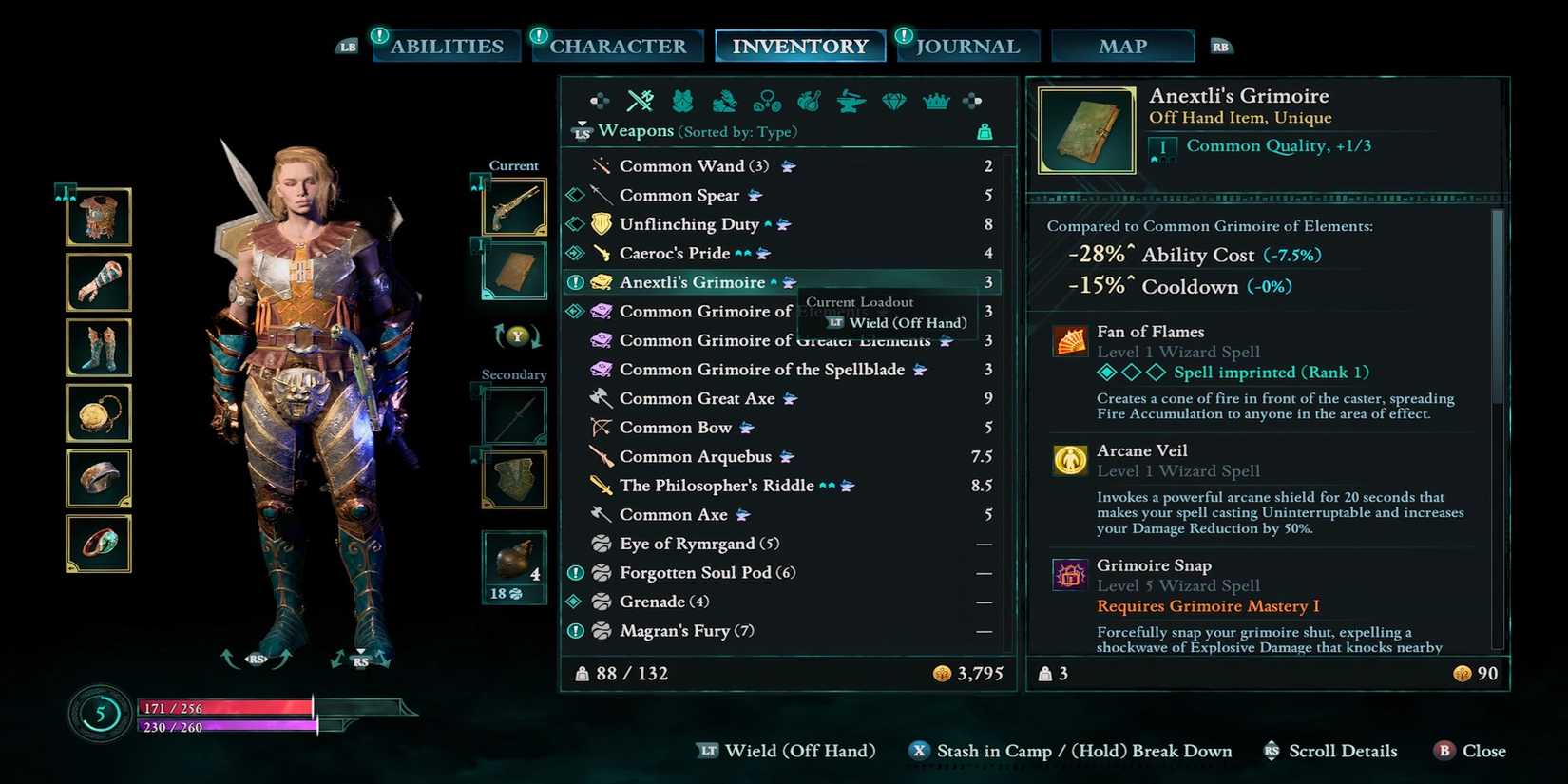Click the red health bar near the portrait
This screenshot has width=1568, height=784.
[228, 707]
